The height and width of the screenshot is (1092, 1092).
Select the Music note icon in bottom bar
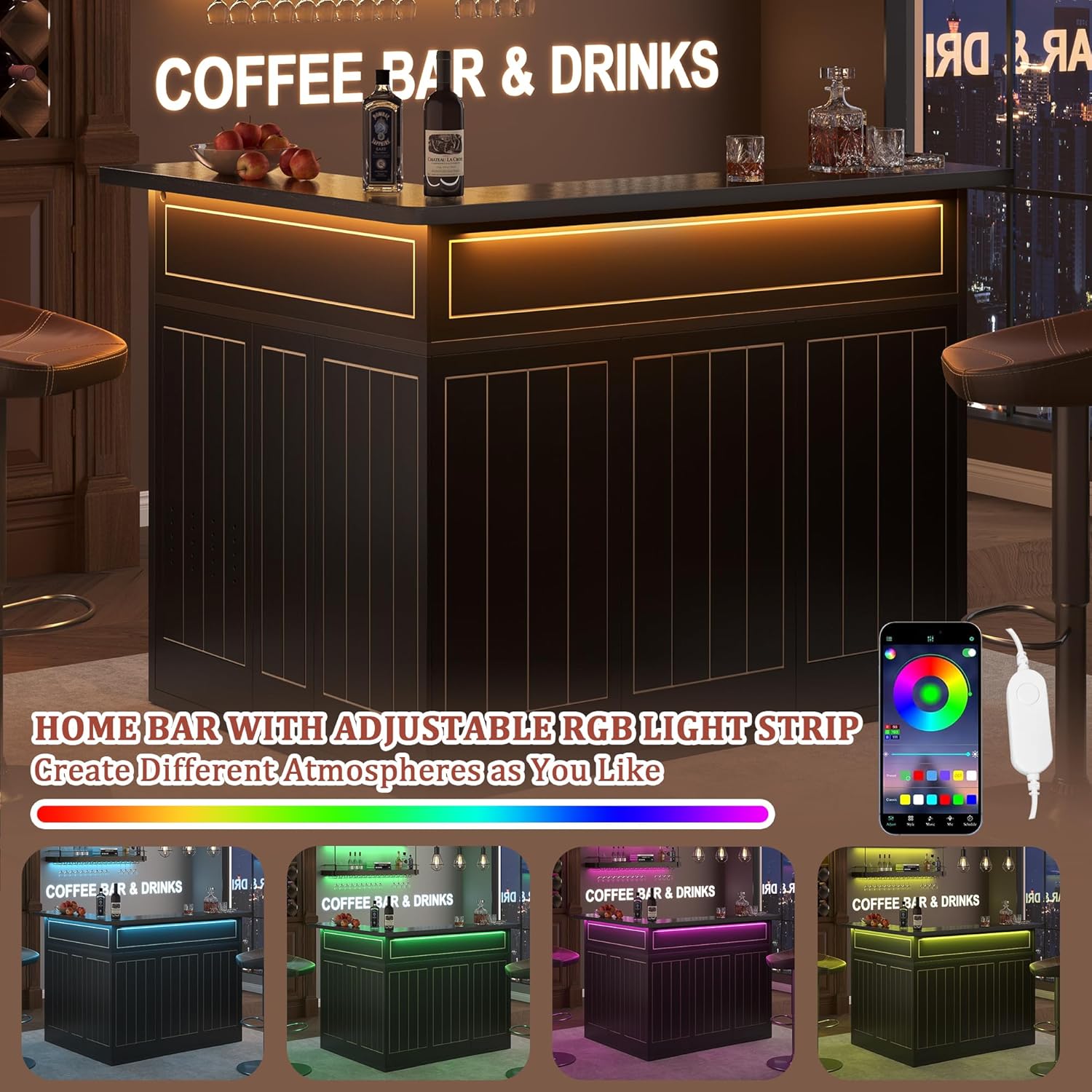[930, 819]
